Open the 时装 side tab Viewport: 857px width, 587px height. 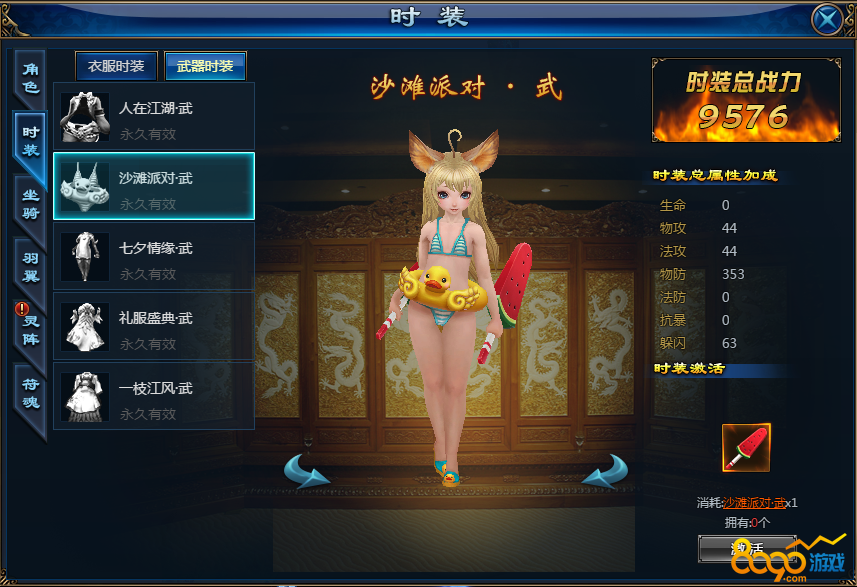point(30,141)
